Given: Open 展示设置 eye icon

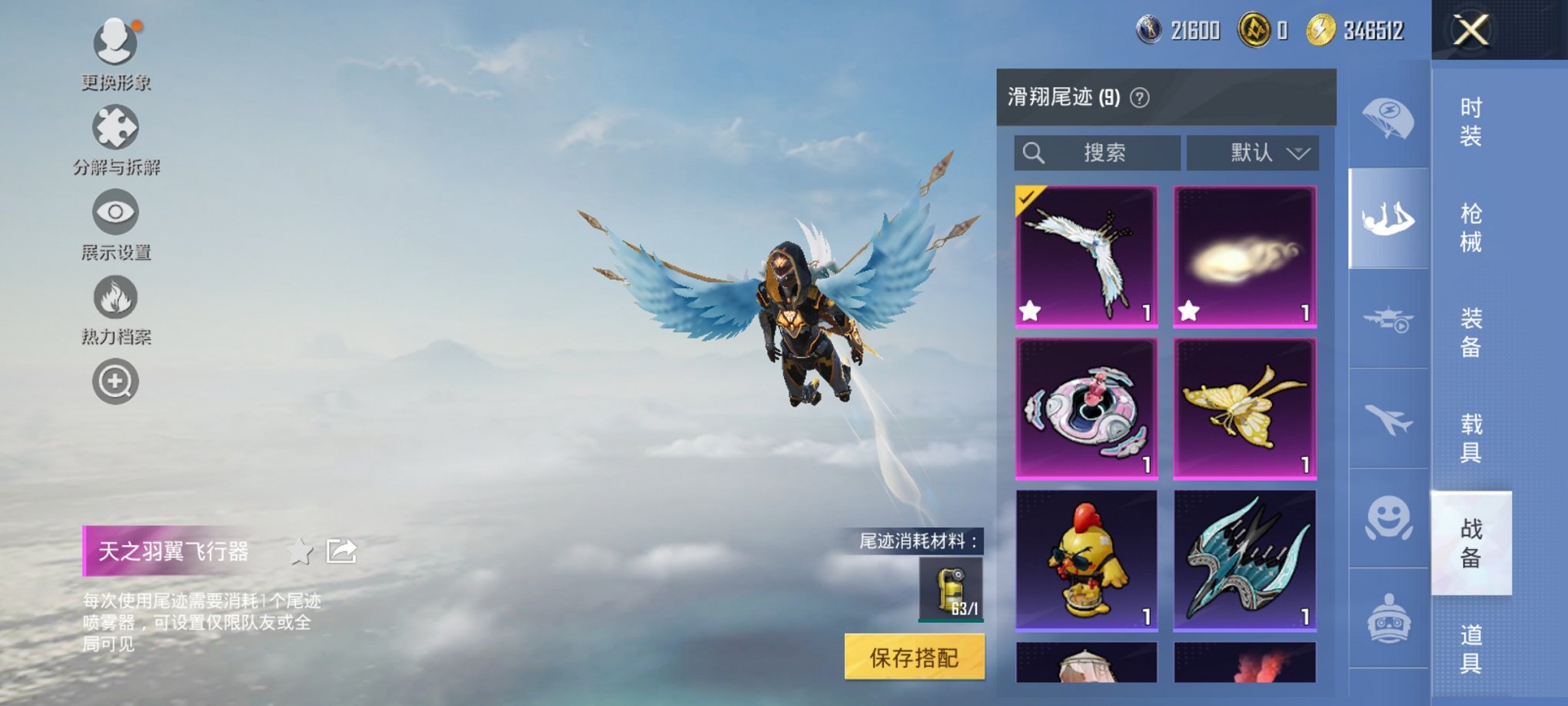Looking at the screenshot, I should [x=114, y=211].
